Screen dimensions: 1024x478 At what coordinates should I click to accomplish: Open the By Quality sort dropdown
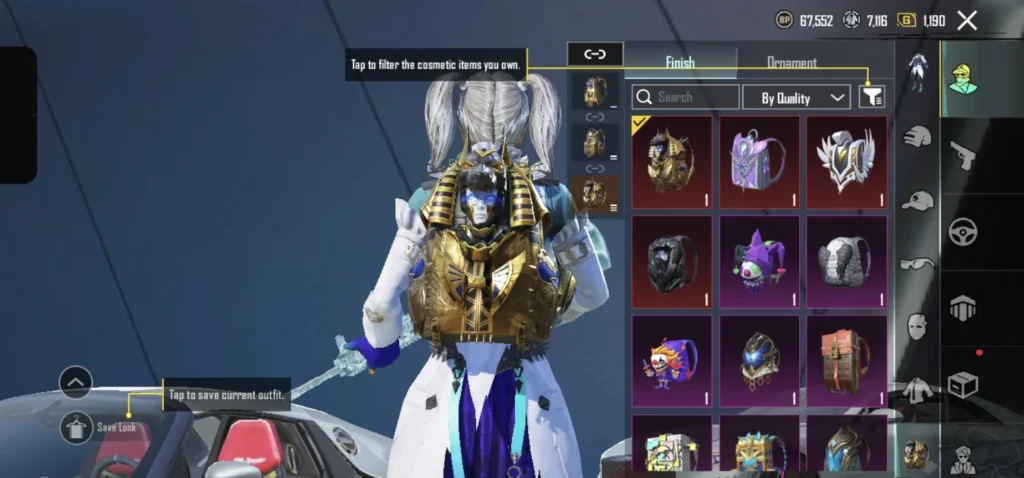pos(797,97)
